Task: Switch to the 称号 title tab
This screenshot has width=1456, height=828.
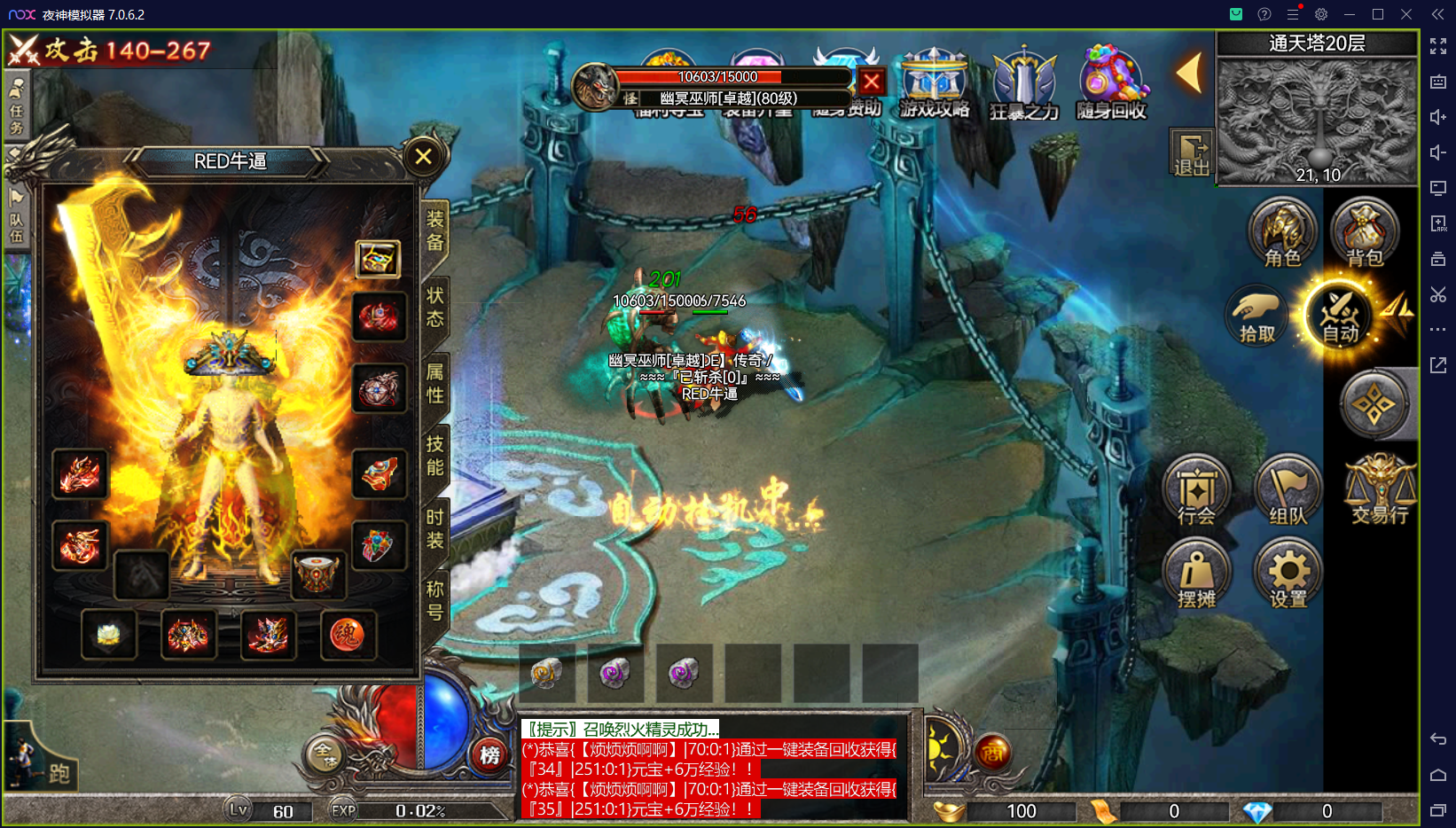Action: tap(434, 600)
